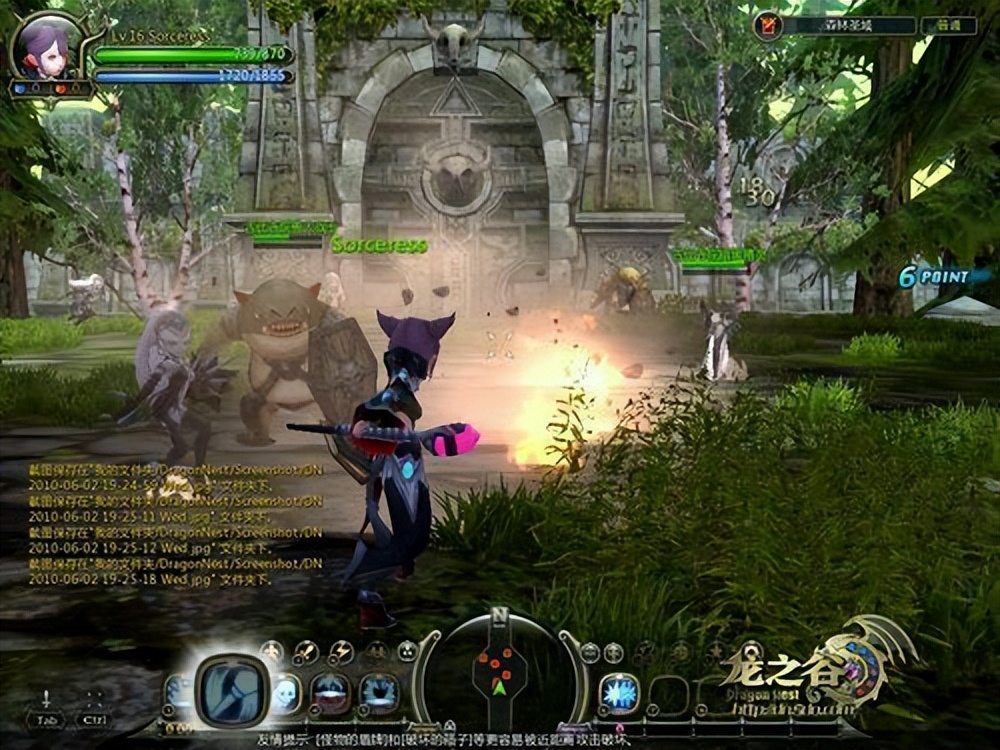The height and width of the screenshot is (750, 1000).
Task: Select the zone name bar
Action: point(849,26)
